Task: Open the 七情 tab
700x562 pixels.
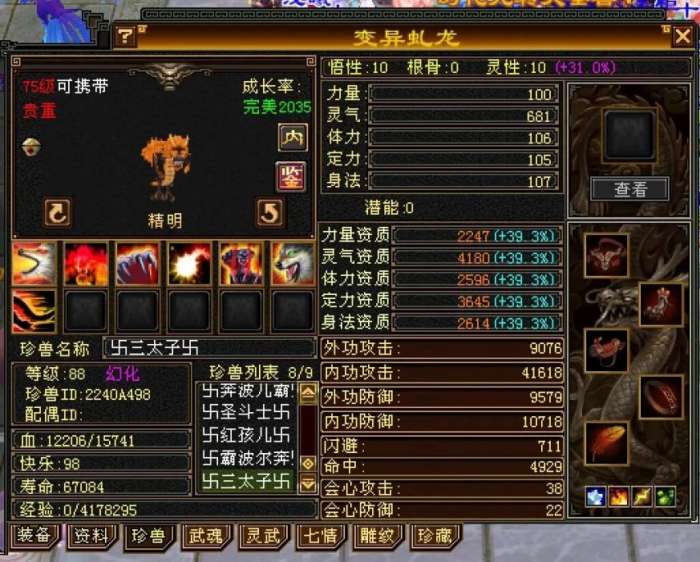Action: [320, 536]
